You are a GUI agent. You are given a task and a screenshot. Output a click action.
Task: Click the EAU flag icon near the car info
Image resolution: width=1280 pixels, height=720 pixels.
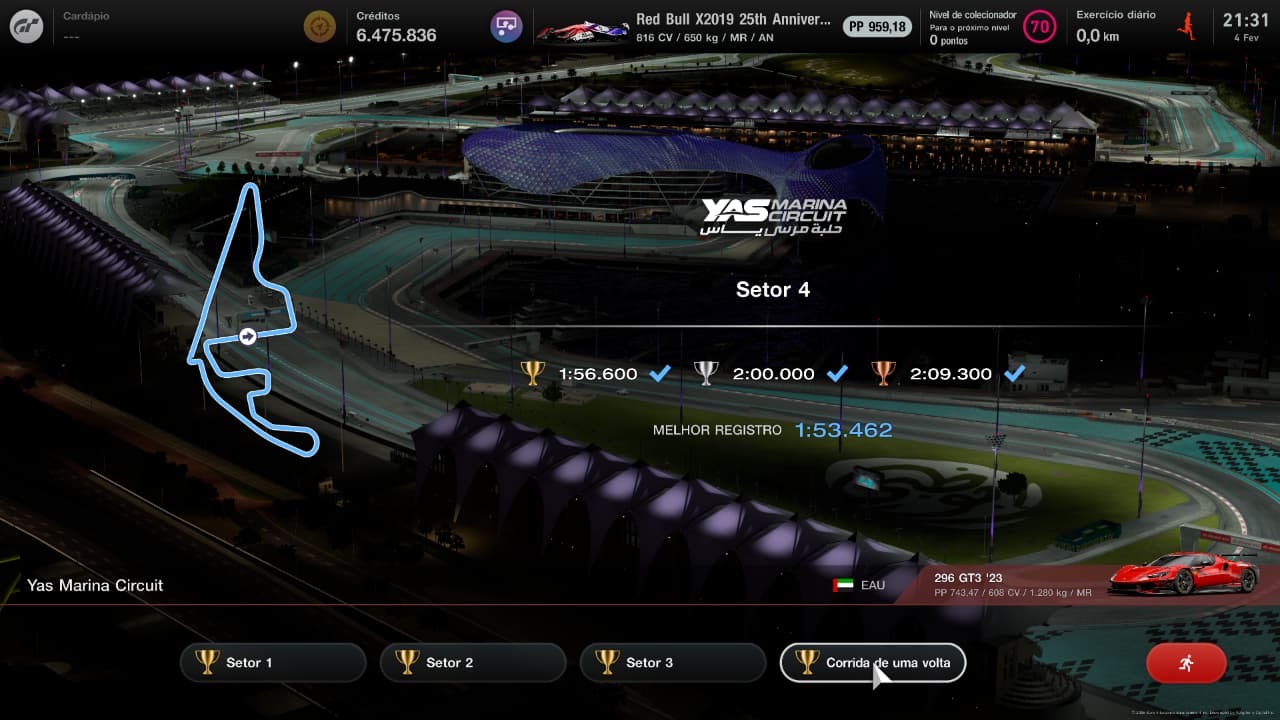pos(845,585)
